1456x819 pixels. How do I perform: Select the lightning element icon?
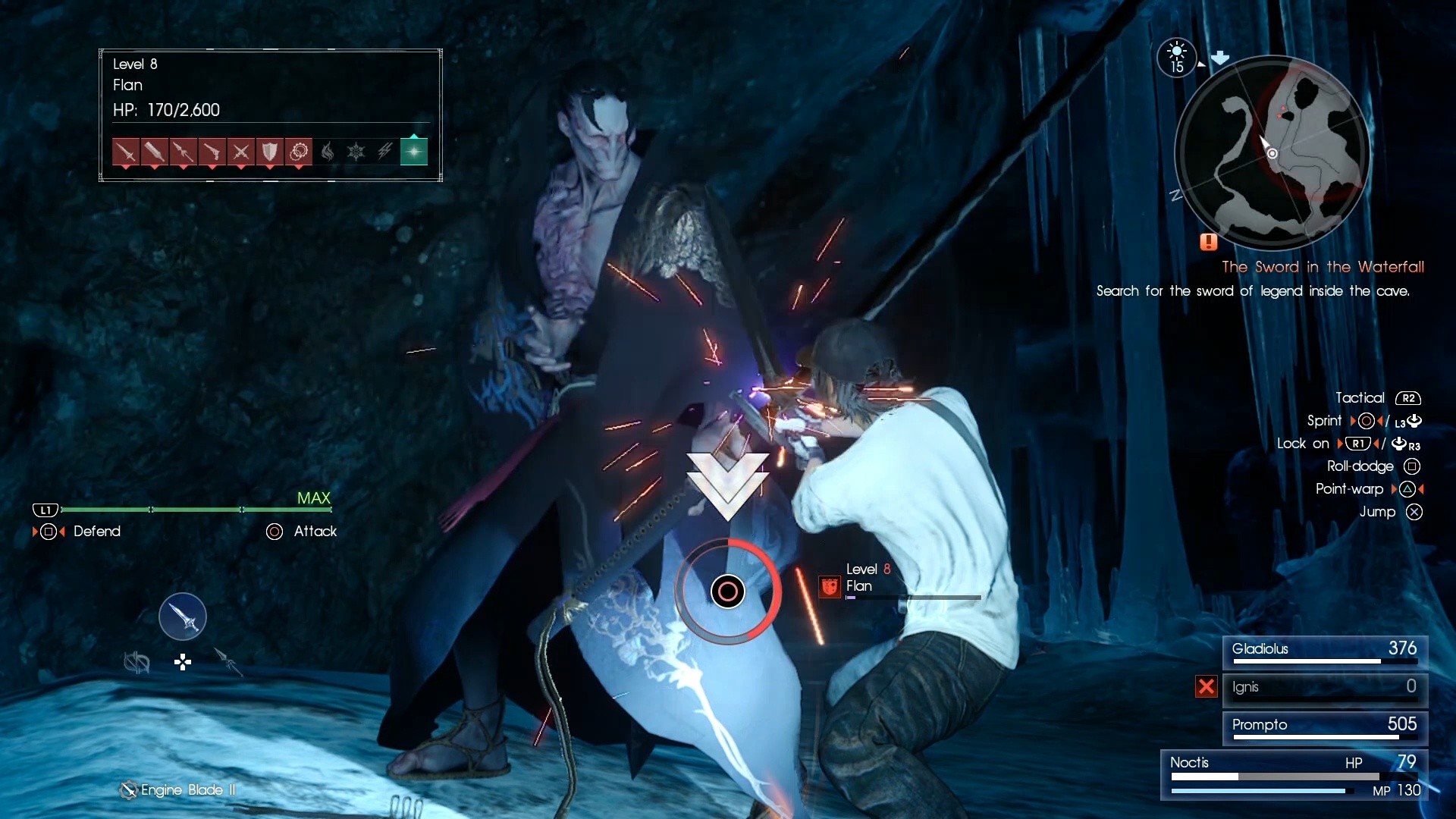tap(385, 152)
